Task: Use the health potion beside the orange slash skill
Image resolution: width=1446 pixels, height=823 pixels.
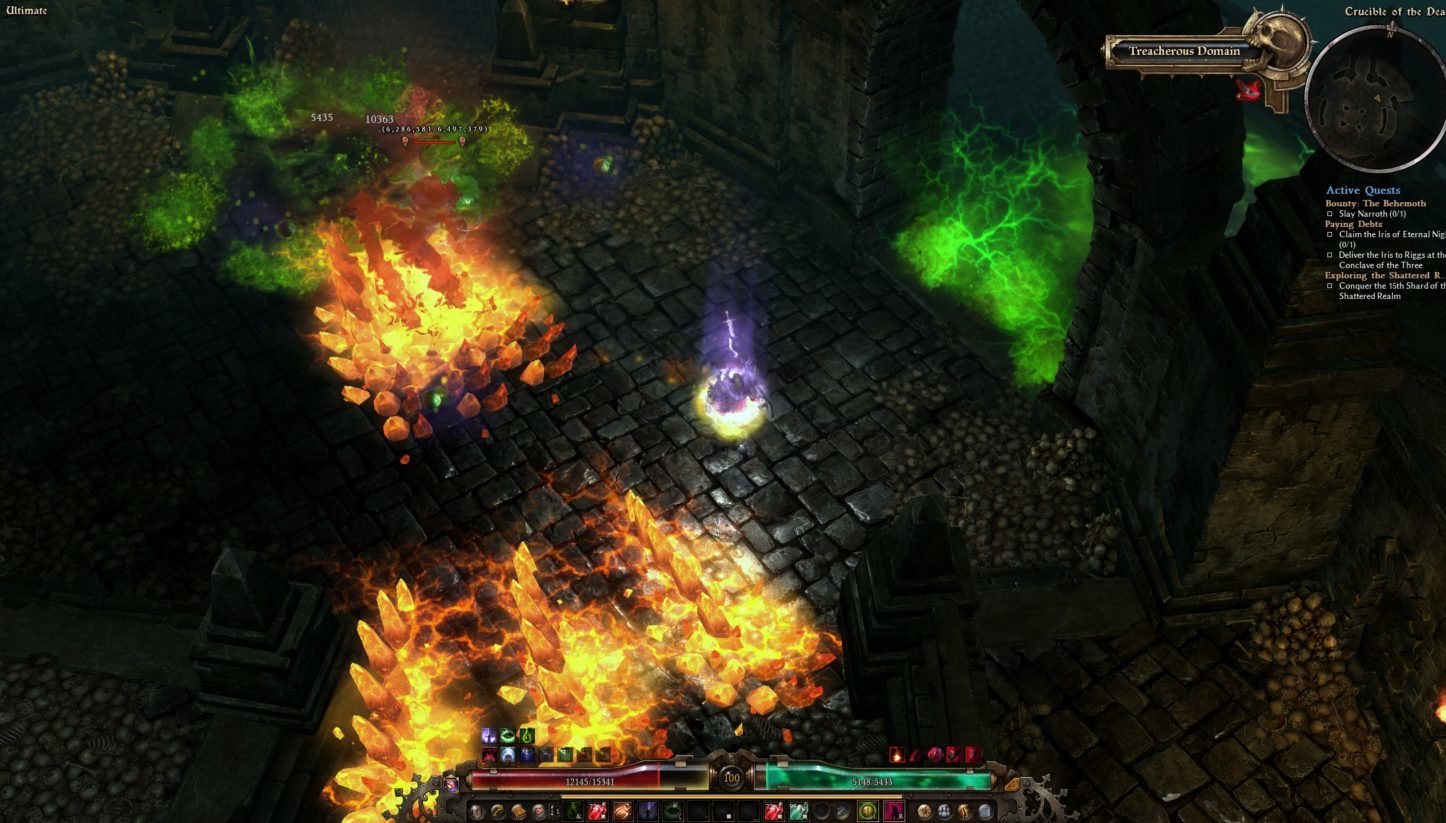Action: pos(598,811)
